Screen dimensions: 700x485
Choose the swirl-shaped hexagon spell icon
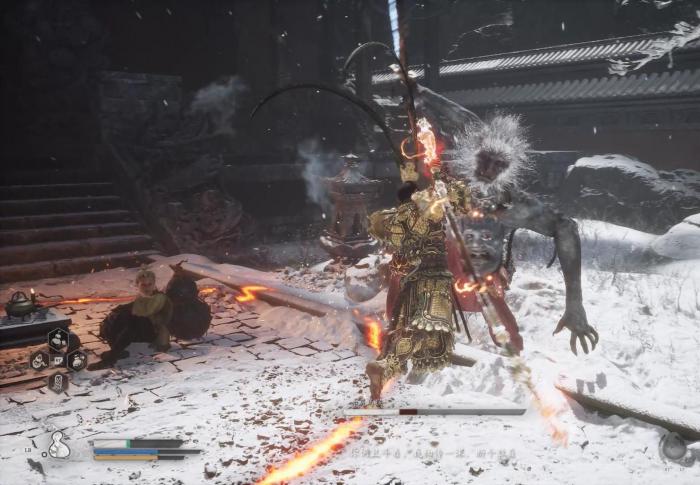[x=39, y=361]
